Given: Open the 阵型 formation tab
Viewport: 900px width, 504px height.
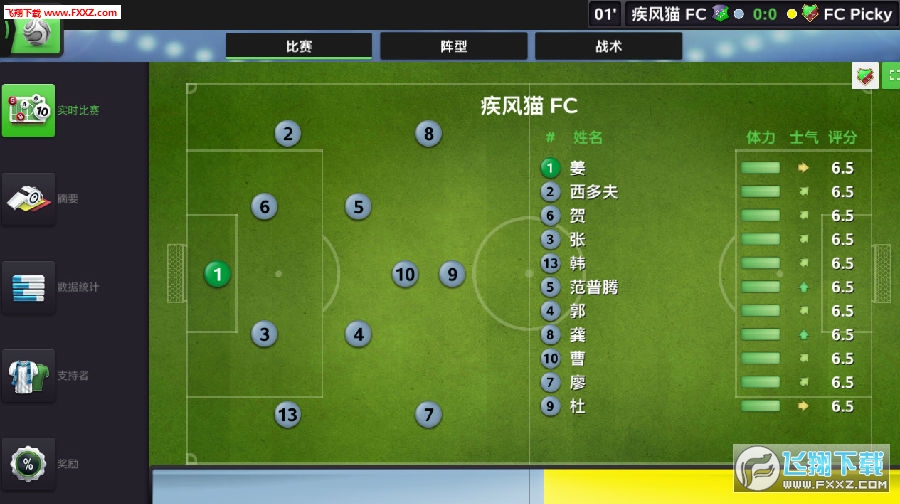Looking at the screenshot, I should tap(453, 46).
